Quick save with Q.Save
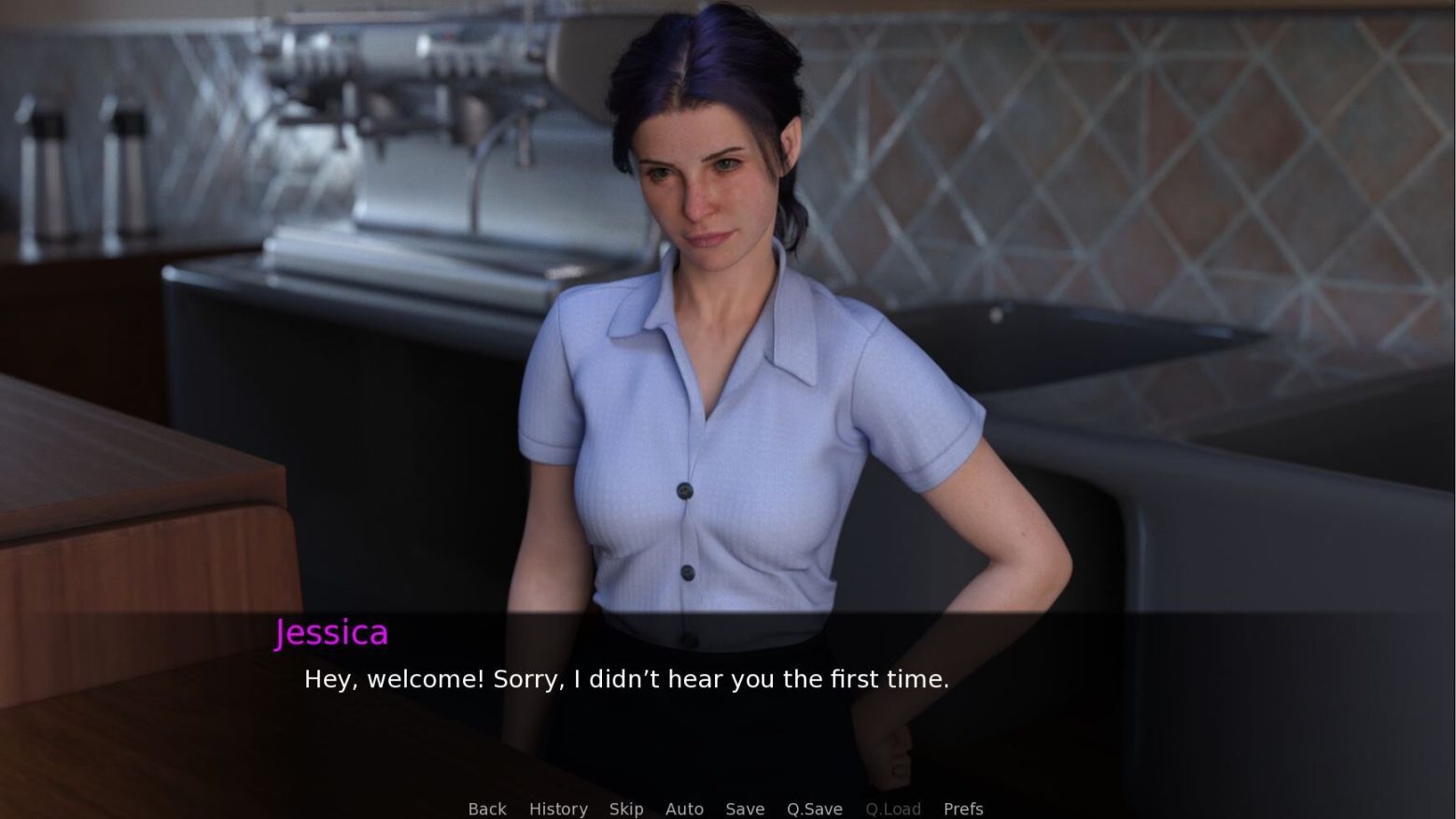 coord(814,809)
